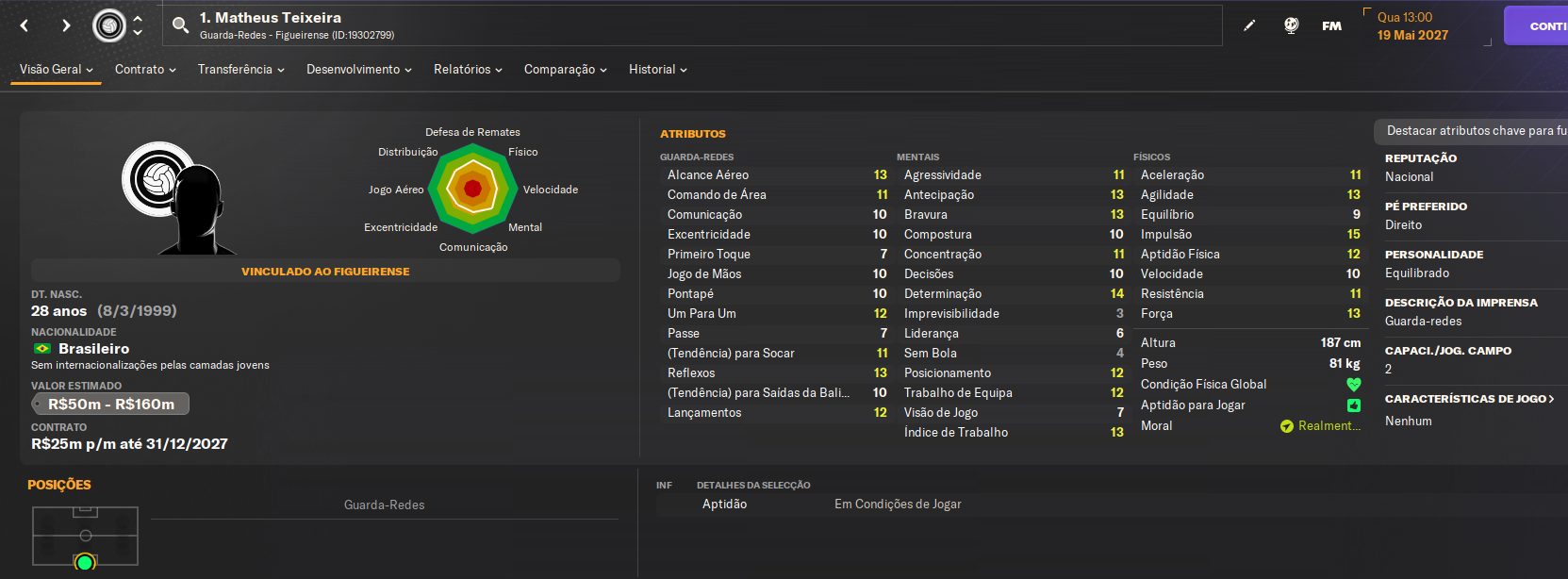Show the Relatórios menu

(468, 70)
